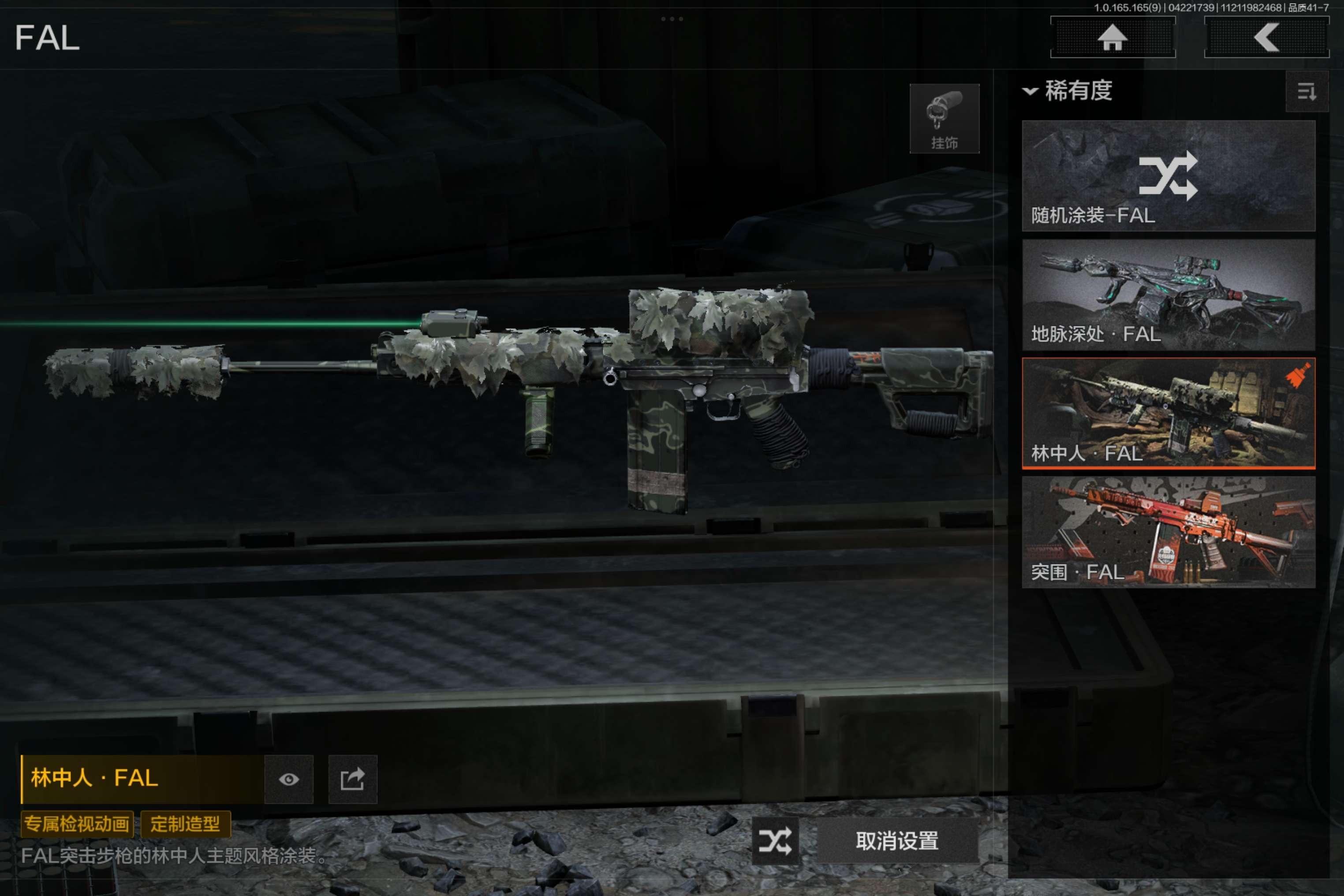Select the 随机涂装-FAL random skin
The width and height of the screenshot is (1344, 896).
point(1168,175)
